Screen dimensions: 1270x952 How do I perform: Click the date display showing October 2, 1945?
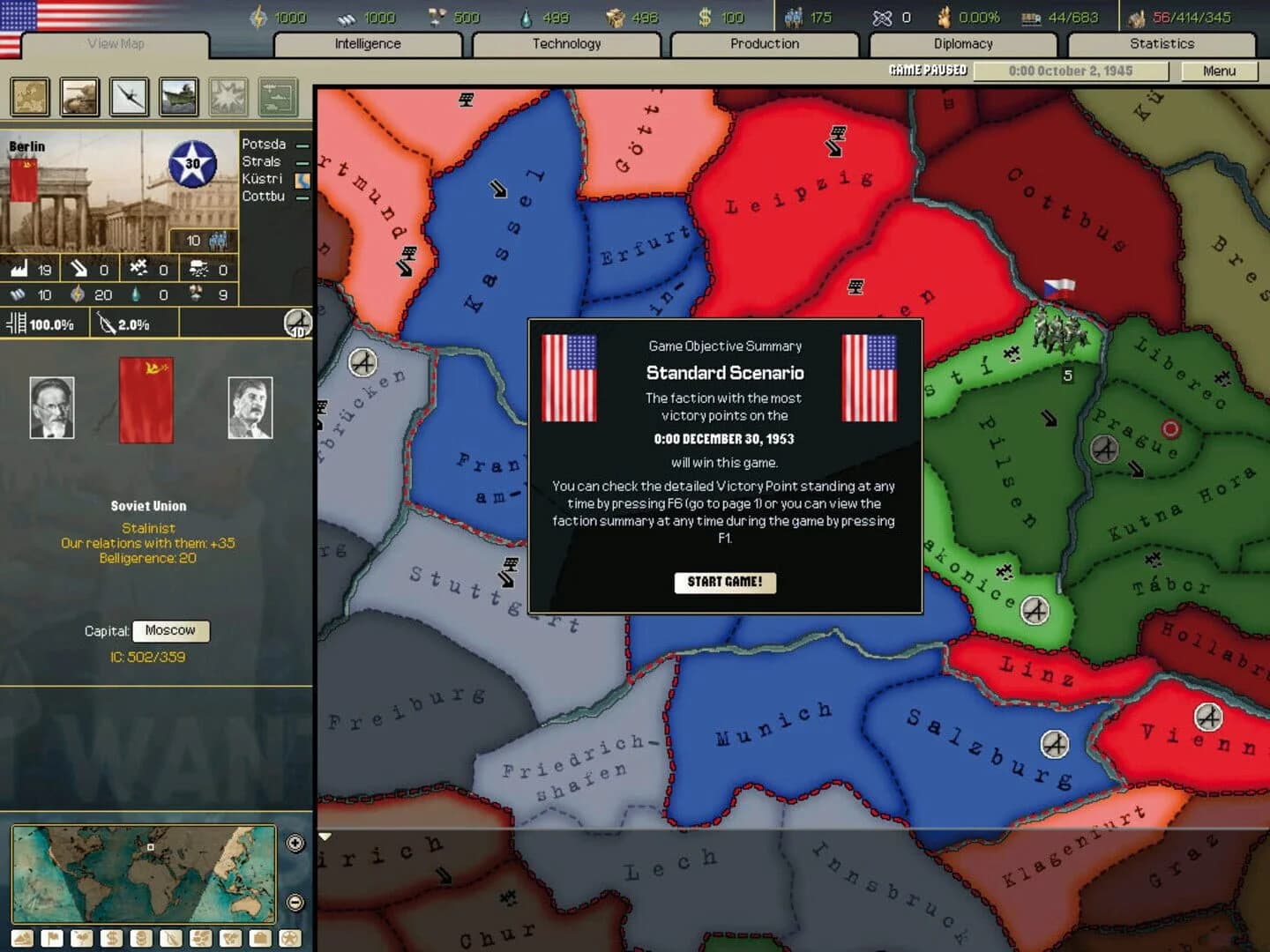click(1070, 71)
